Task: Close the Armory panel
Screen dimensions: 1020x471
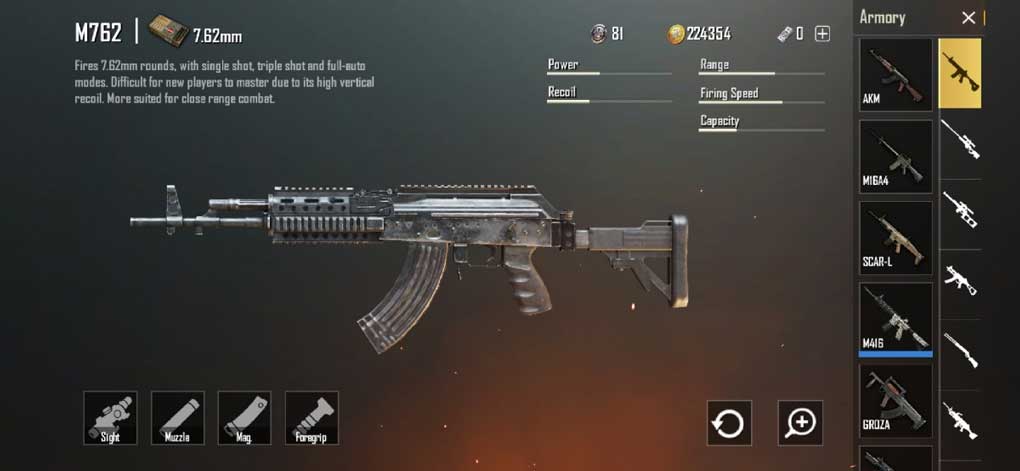Action: (x=968, y=18)
